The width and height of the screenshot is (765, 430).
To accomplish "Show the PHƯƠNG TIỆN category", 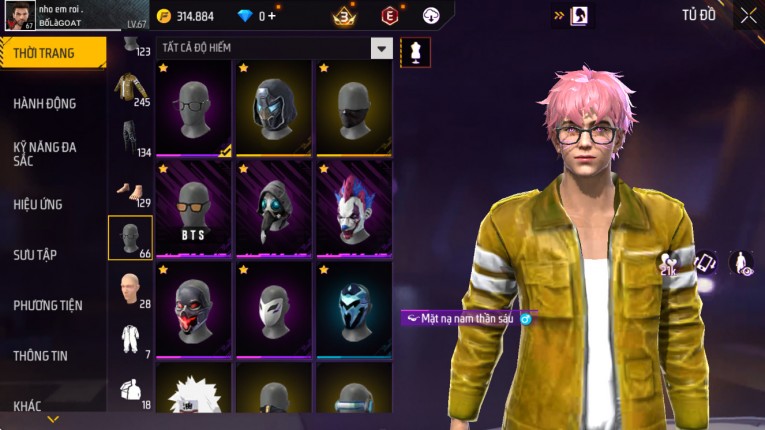I will pyautogui.click(x=48, y=305).
